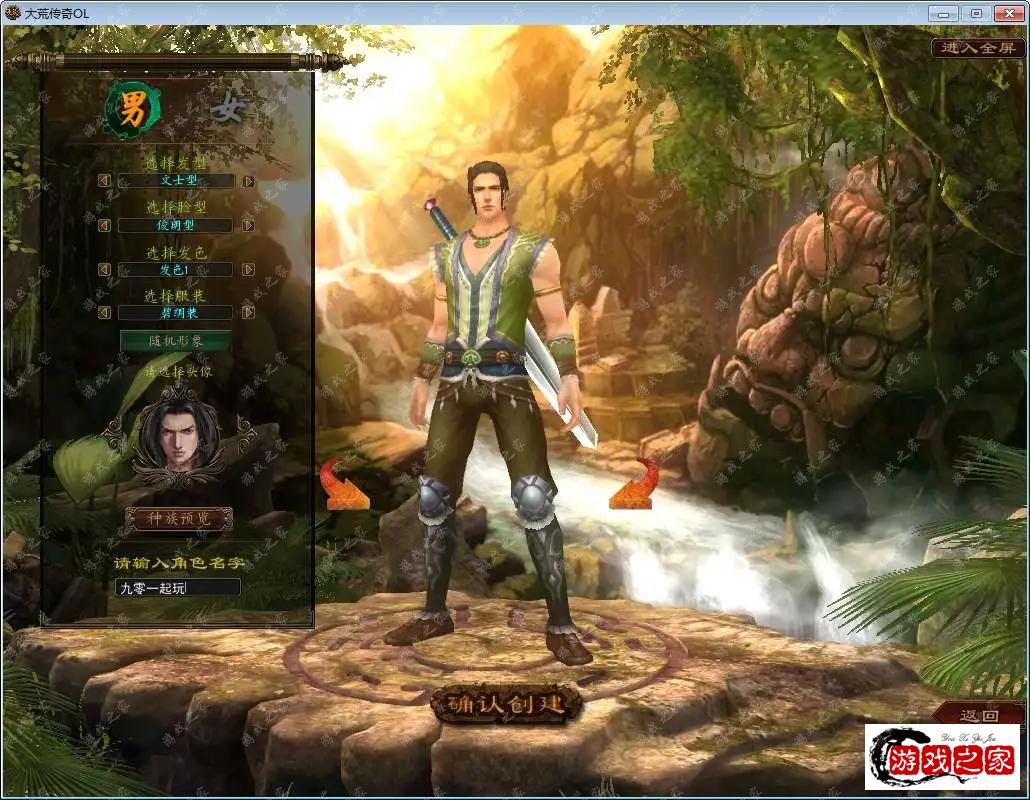Open the race preview (种族预览)

point(178,518)
